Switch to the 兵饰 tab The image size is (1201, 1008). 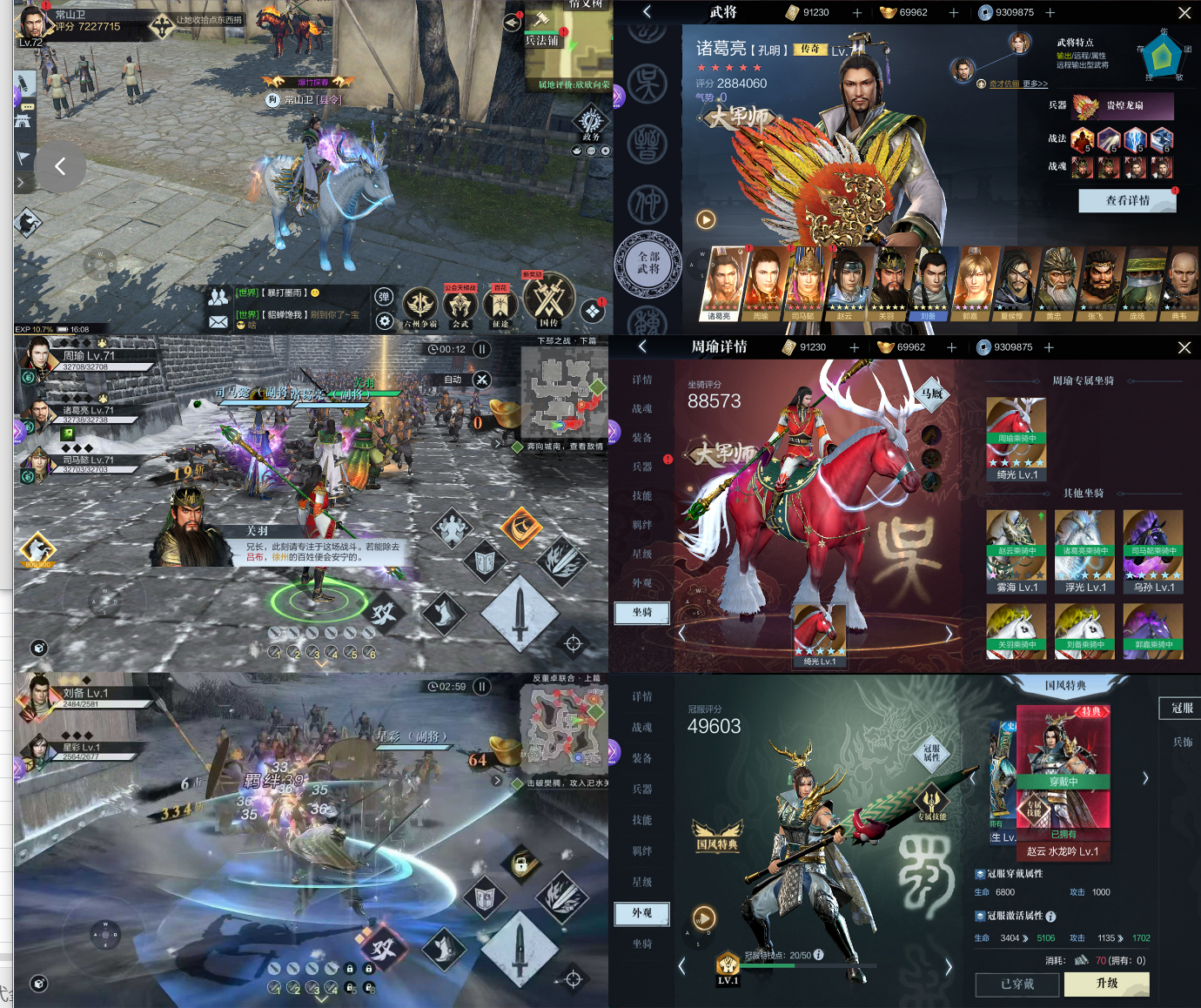(1182, 743)
